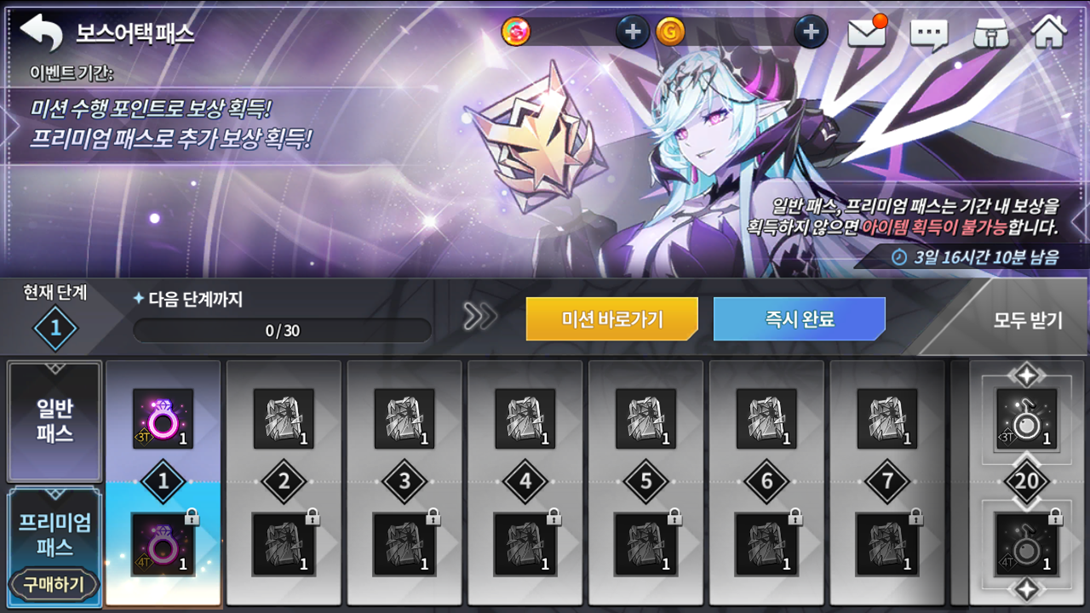Claim all rewards with 모두 받기
The image size is (1090, 613).
point(1027,321)
